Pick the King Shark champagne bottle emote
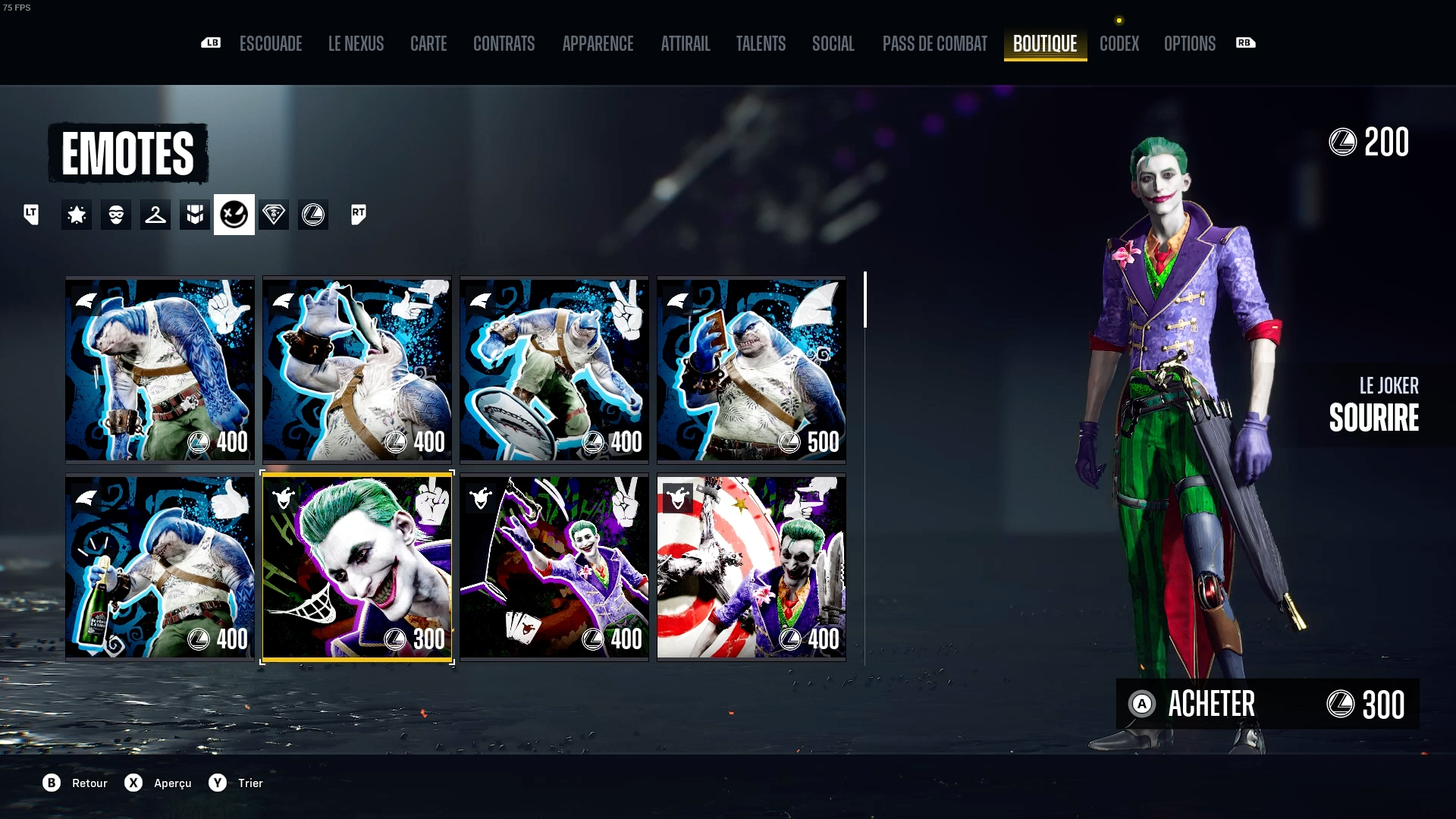 (159, 566)
